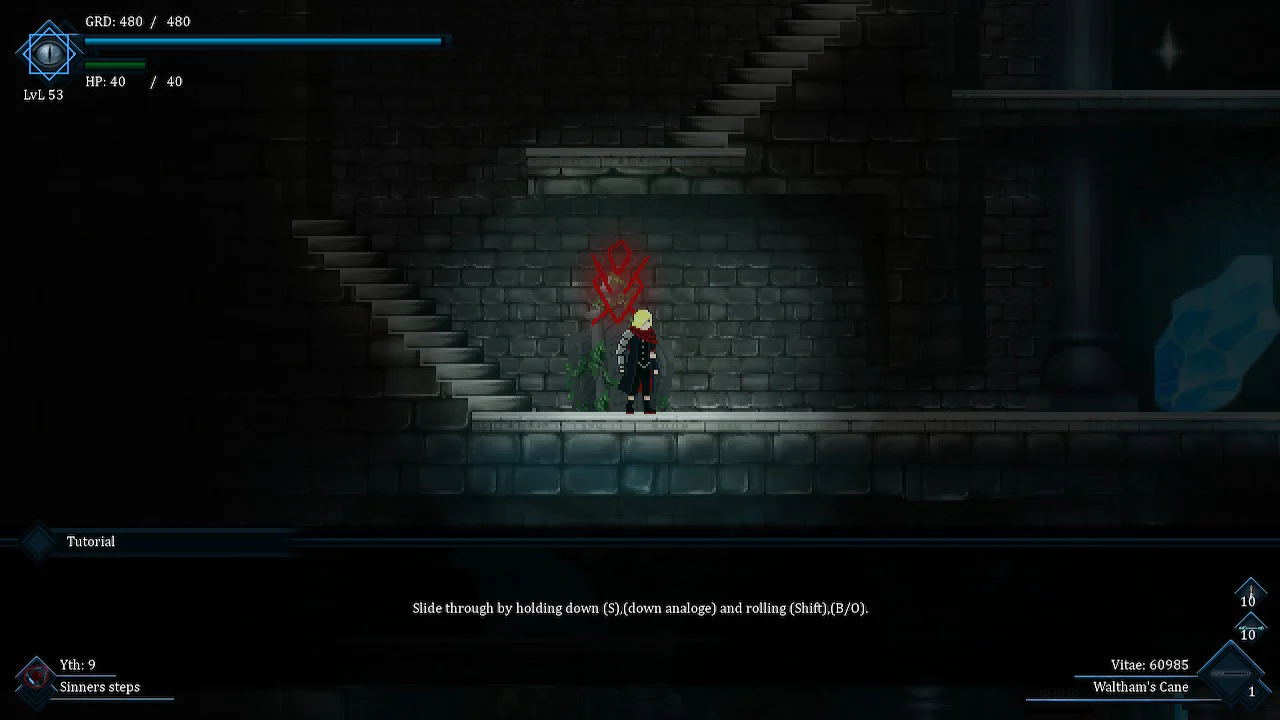This screenshot has width=1280, height=720.
Task: Toggle the dagger slot showing quantity 10
Action: pos(1251,592)
